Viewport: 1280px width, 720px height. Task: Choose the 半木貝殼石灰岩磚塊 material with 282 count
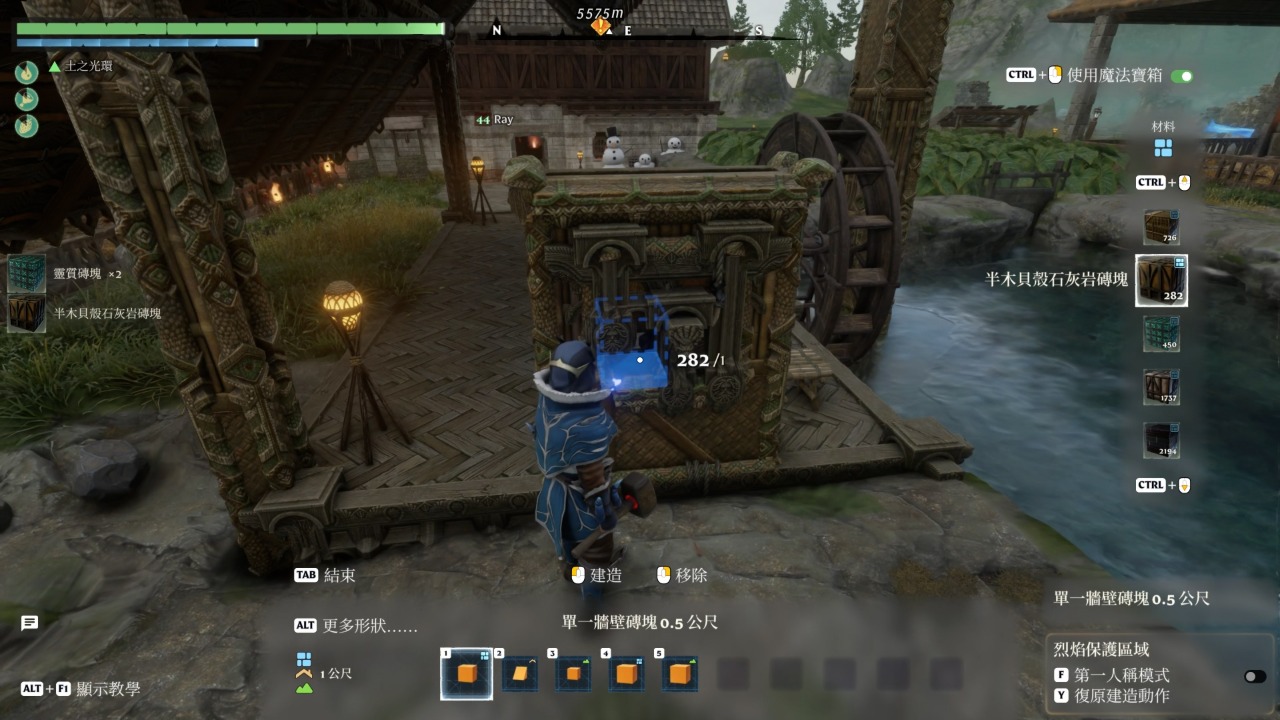pos(1161,280)
